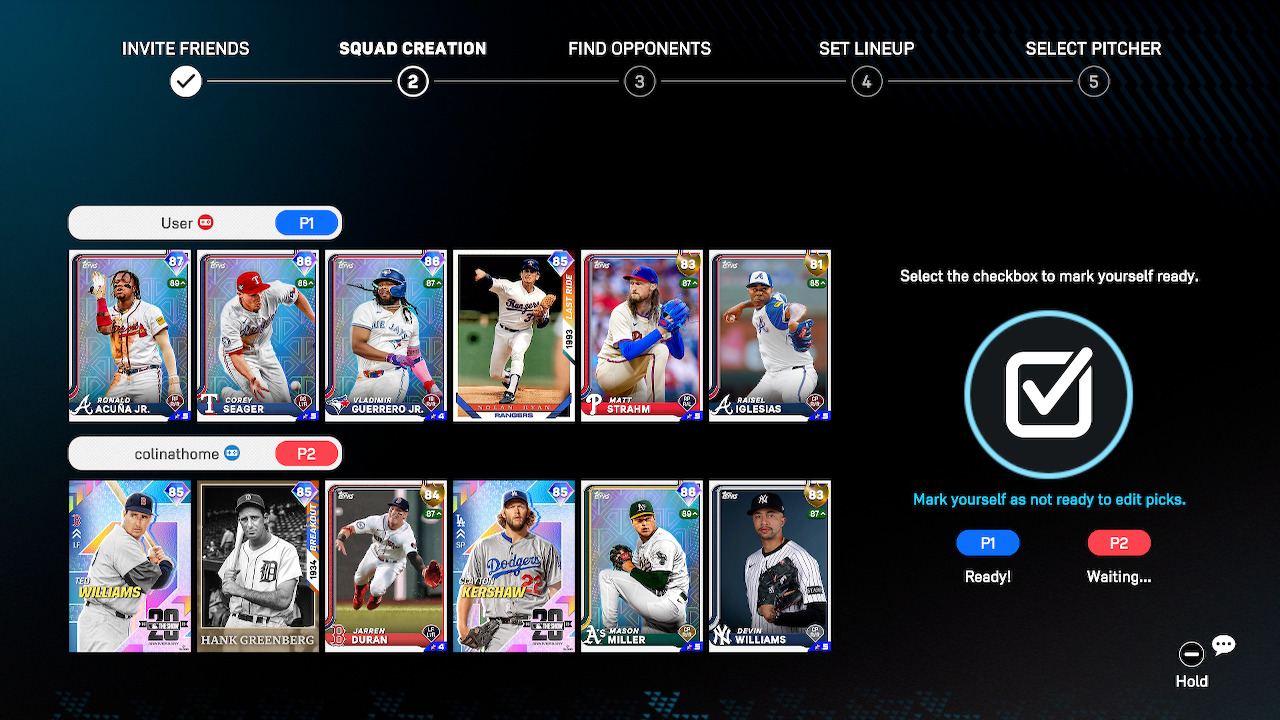
Task: Open the chat speech bubble icon
Action: pyautogui.click(x=1224, y=645)
